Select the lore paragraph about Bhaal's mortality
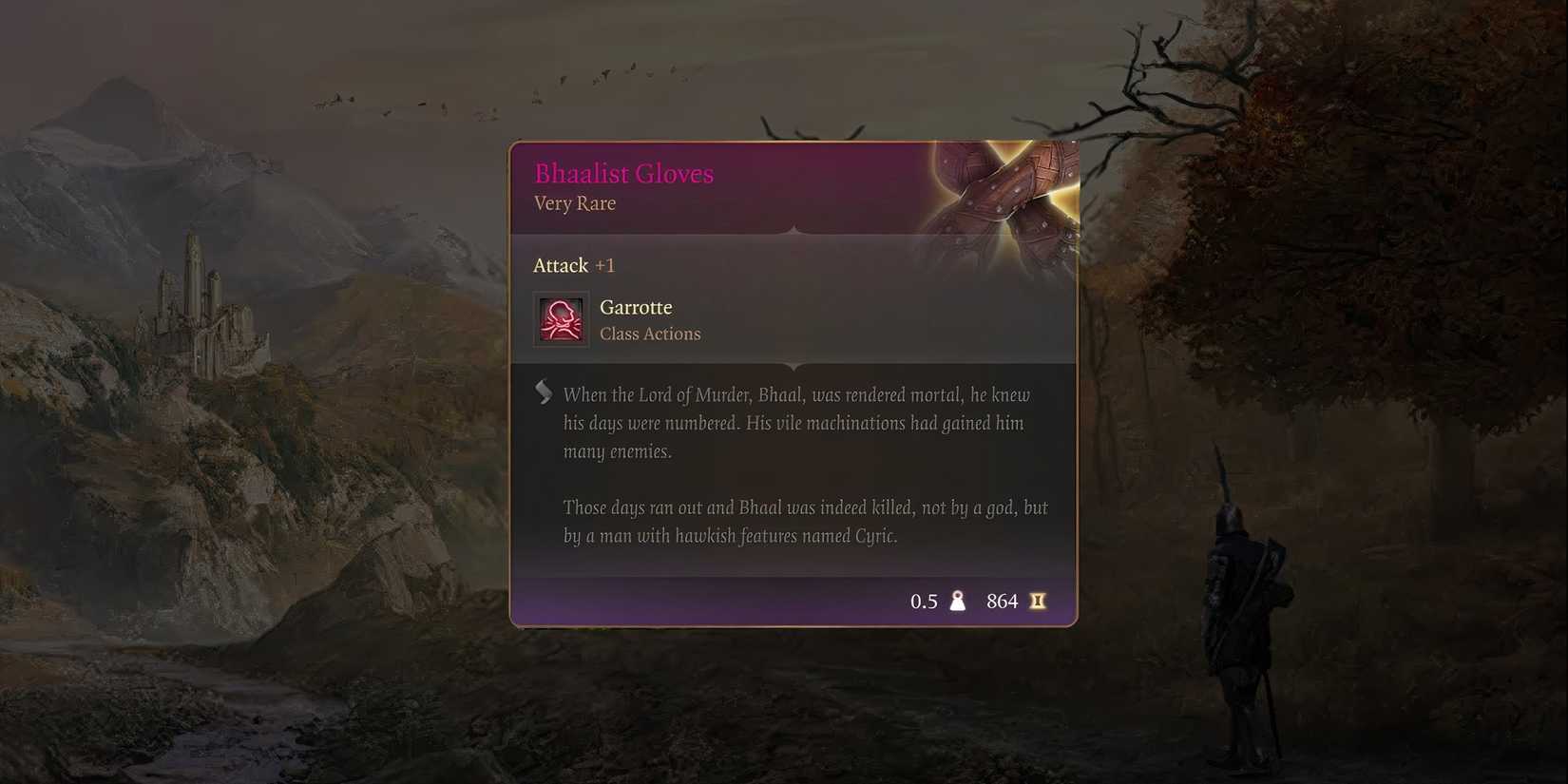Image resolution: width=1568 pixels, height=784 pixels. pos(796,423)
